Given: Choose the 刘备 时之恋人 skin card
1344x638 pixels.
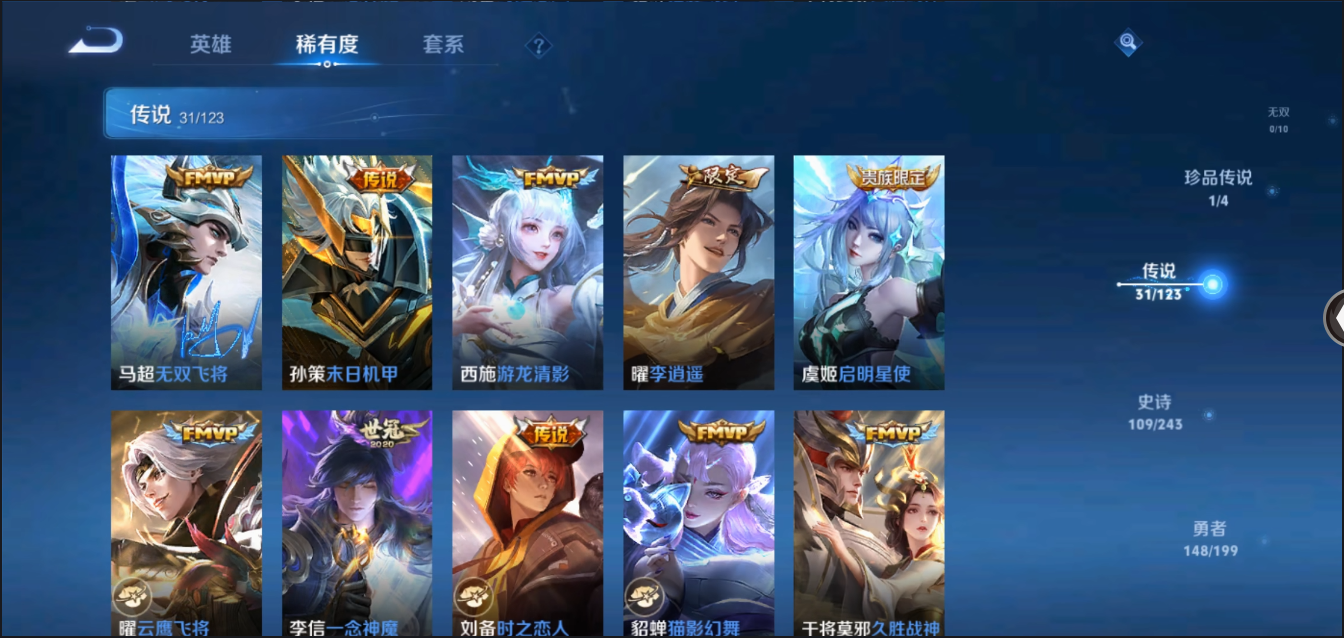Looking at the screenshot, I should (527, 522).
